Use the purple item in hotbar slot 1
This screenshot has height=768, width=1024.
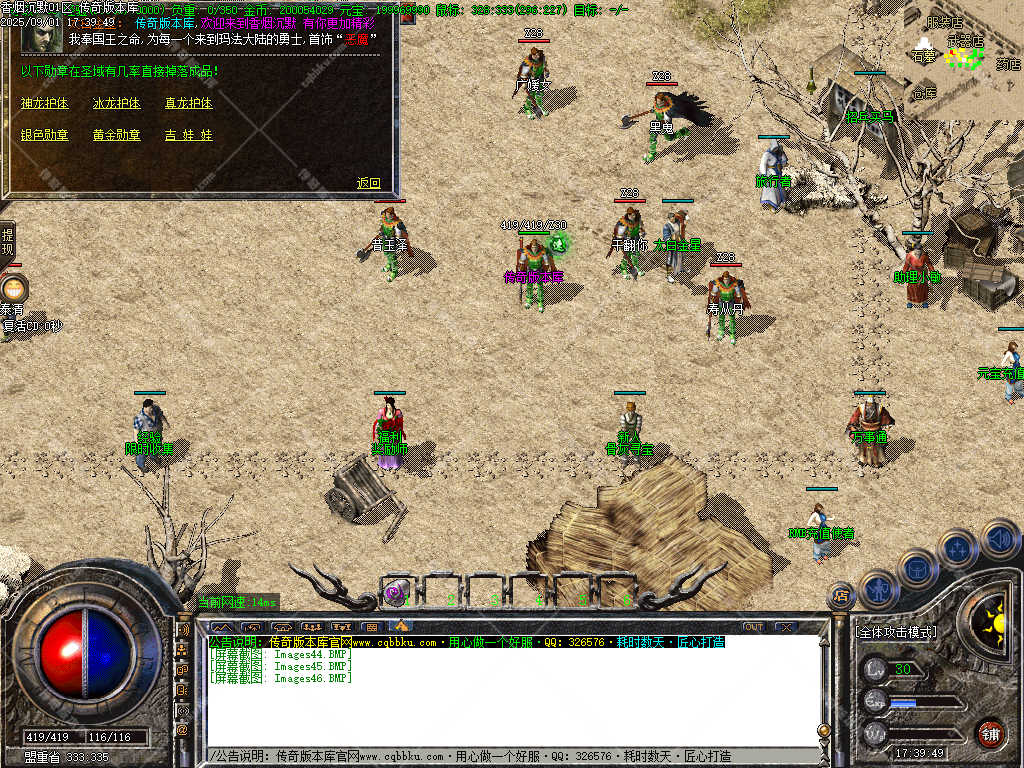coord(396,593)
